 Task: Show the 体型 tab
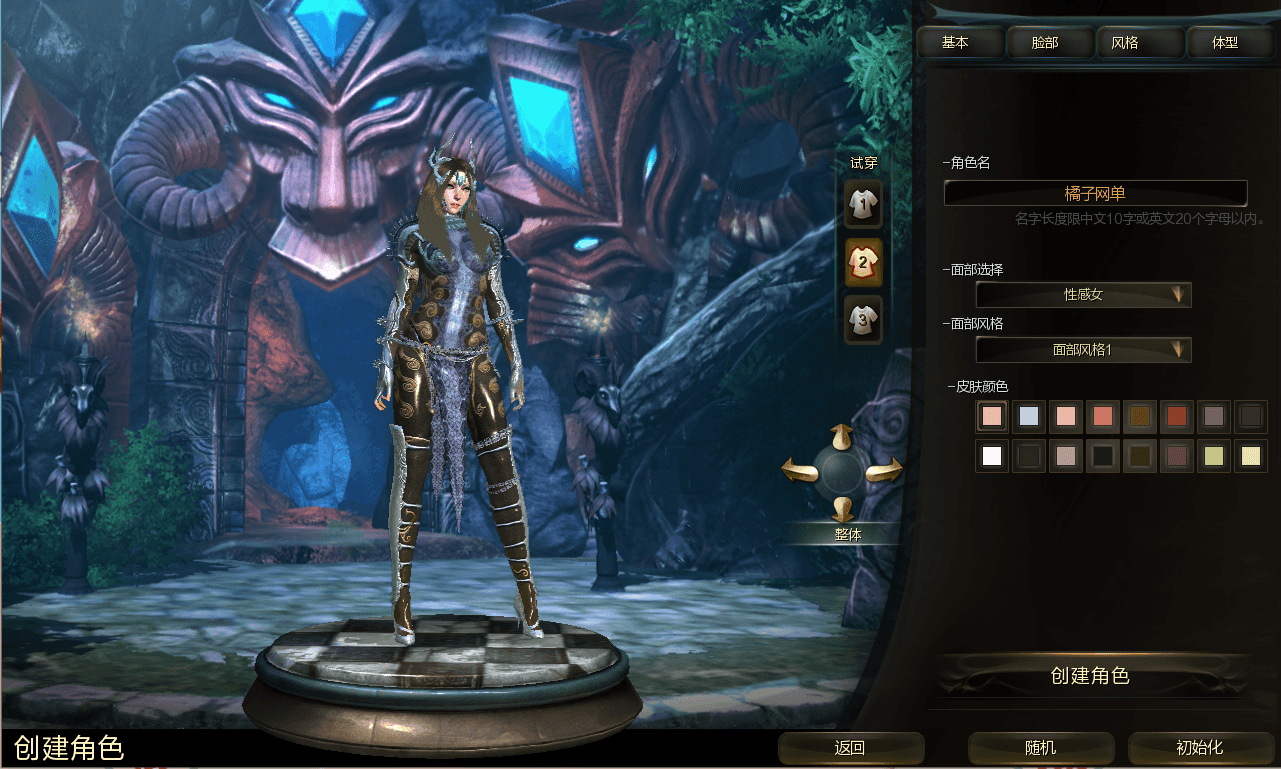(1225, 43)
